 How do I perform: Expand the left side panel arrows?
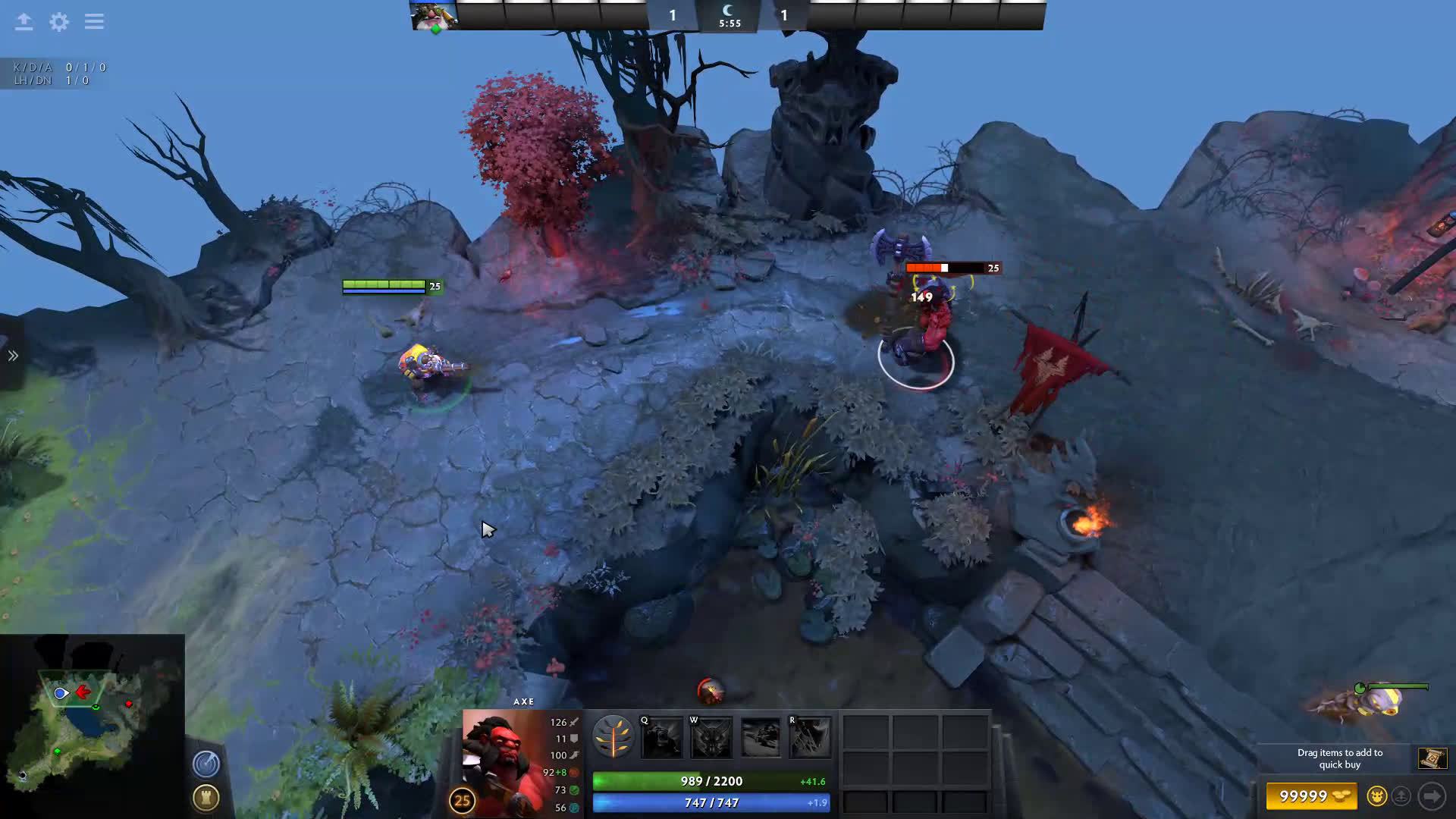click(13, 356)
